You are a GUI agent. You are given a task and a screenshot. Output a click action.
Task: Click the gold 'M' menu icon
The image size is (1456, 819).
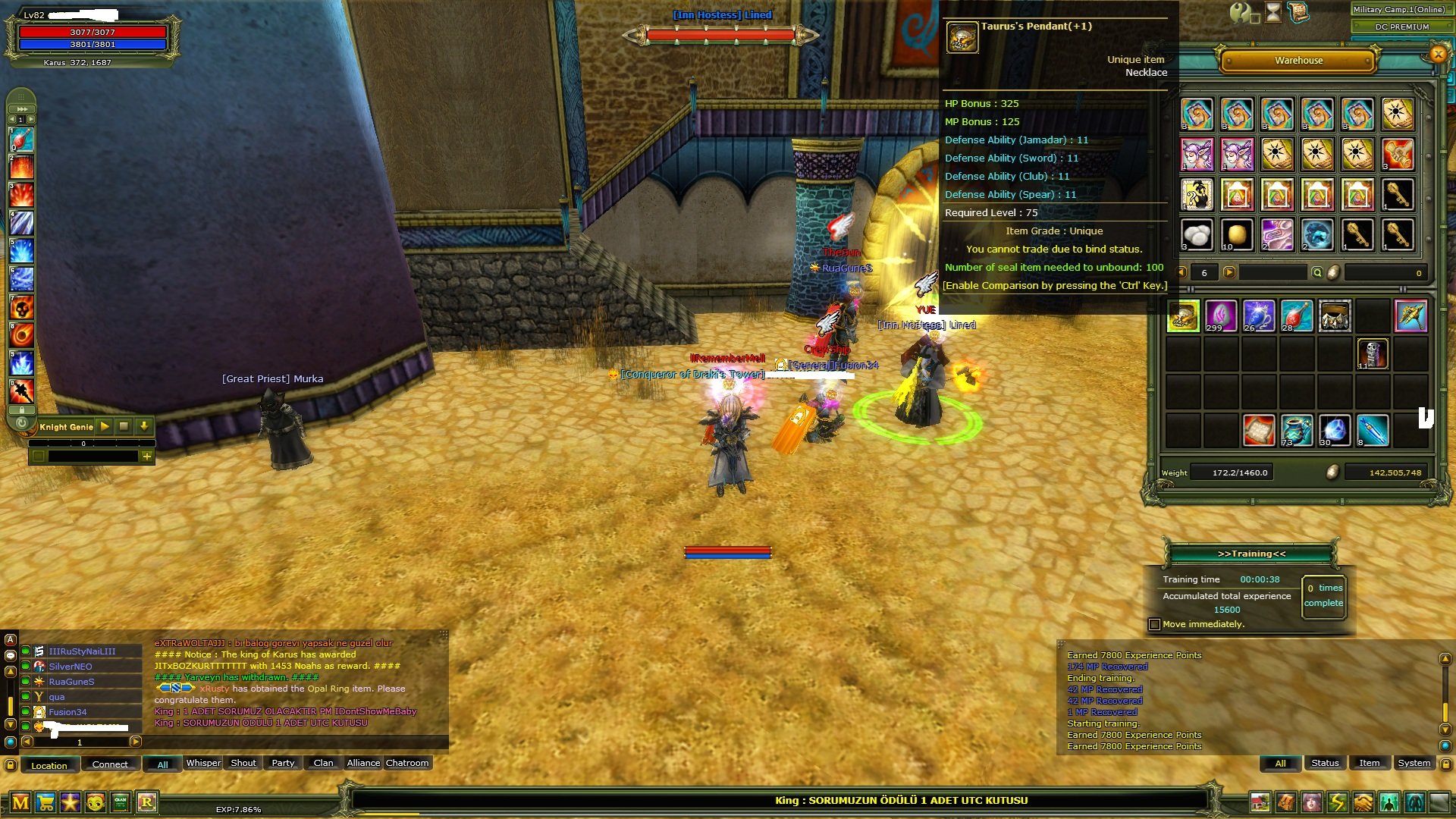[20, 802]
